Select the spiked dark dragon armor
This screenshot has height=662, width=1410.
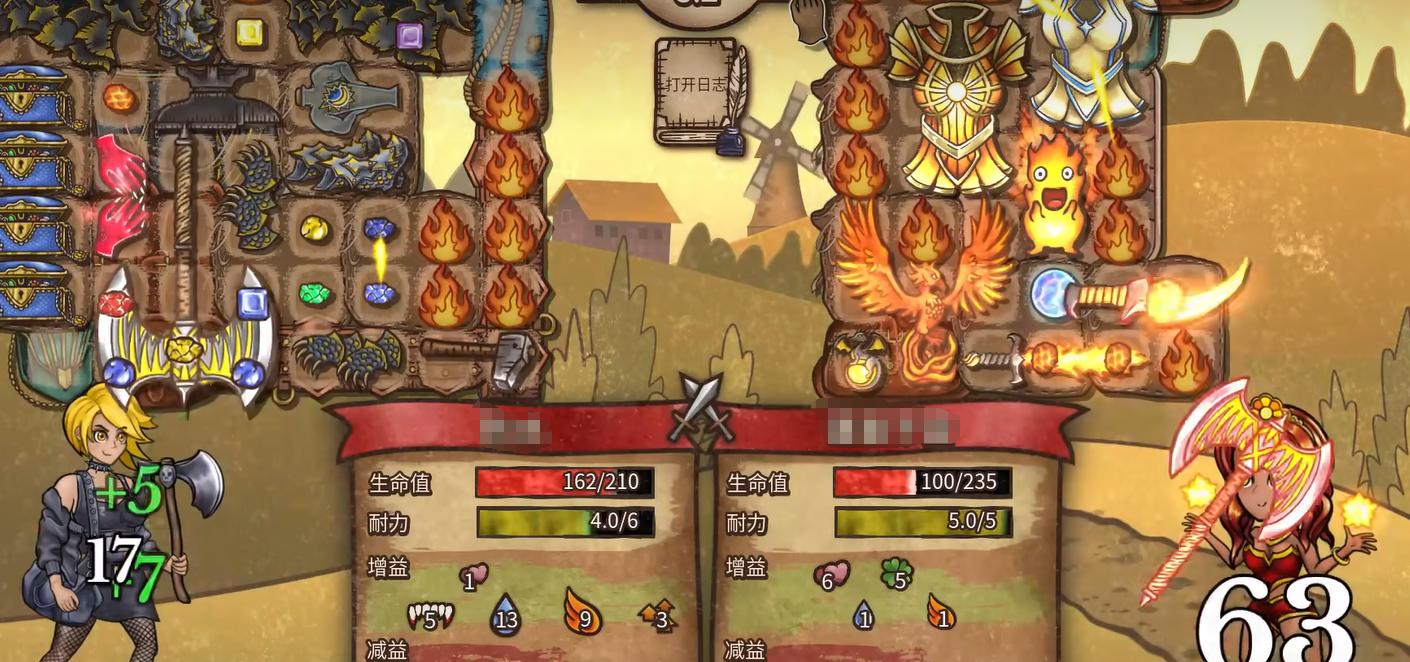tap(349, 162)
